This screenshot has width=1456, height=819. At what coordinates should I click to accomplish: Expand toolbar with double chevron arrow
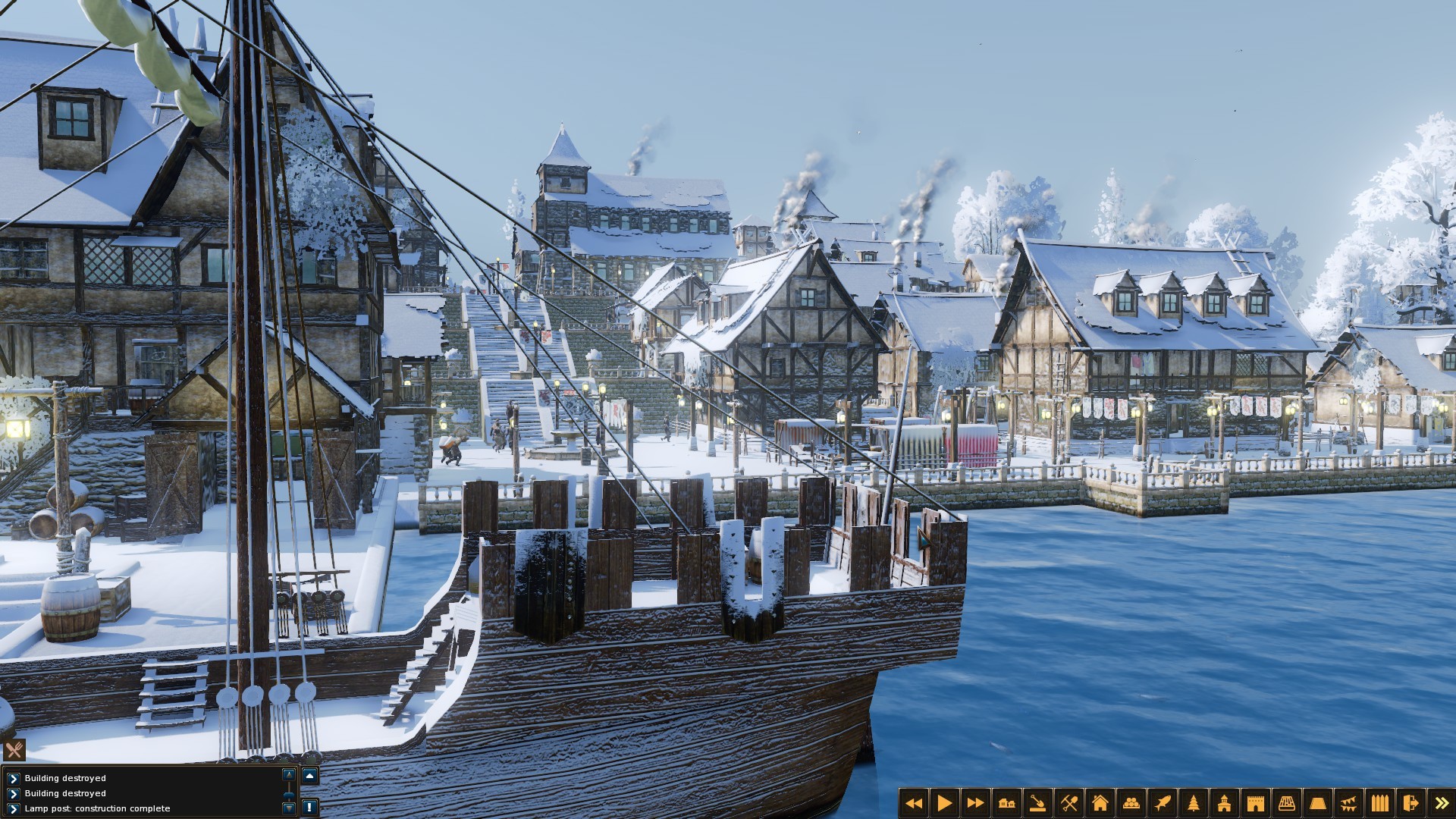1442,803
